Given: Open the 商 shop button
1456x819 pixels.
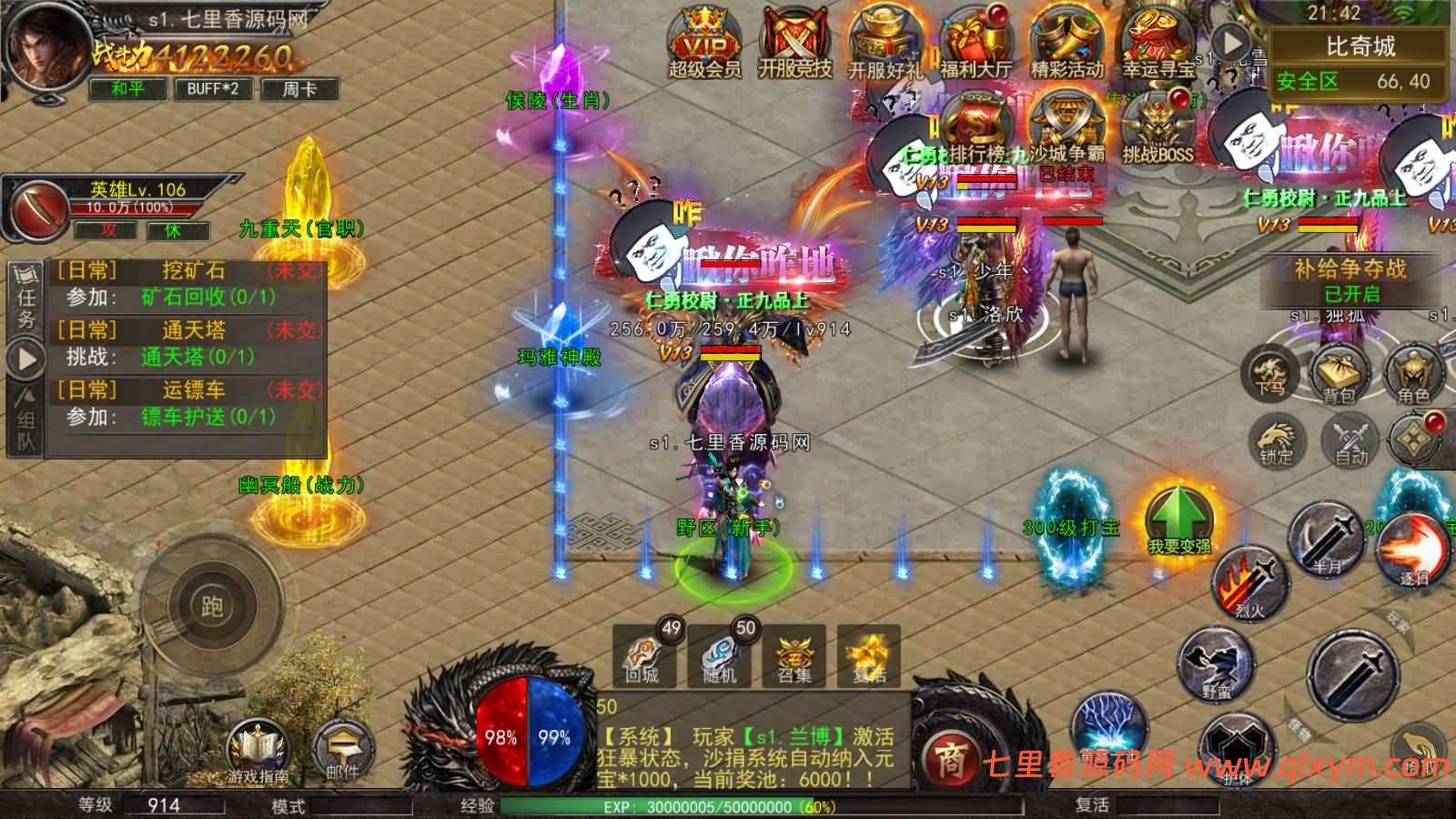Looking at the screenshot, I should [950, 760].
